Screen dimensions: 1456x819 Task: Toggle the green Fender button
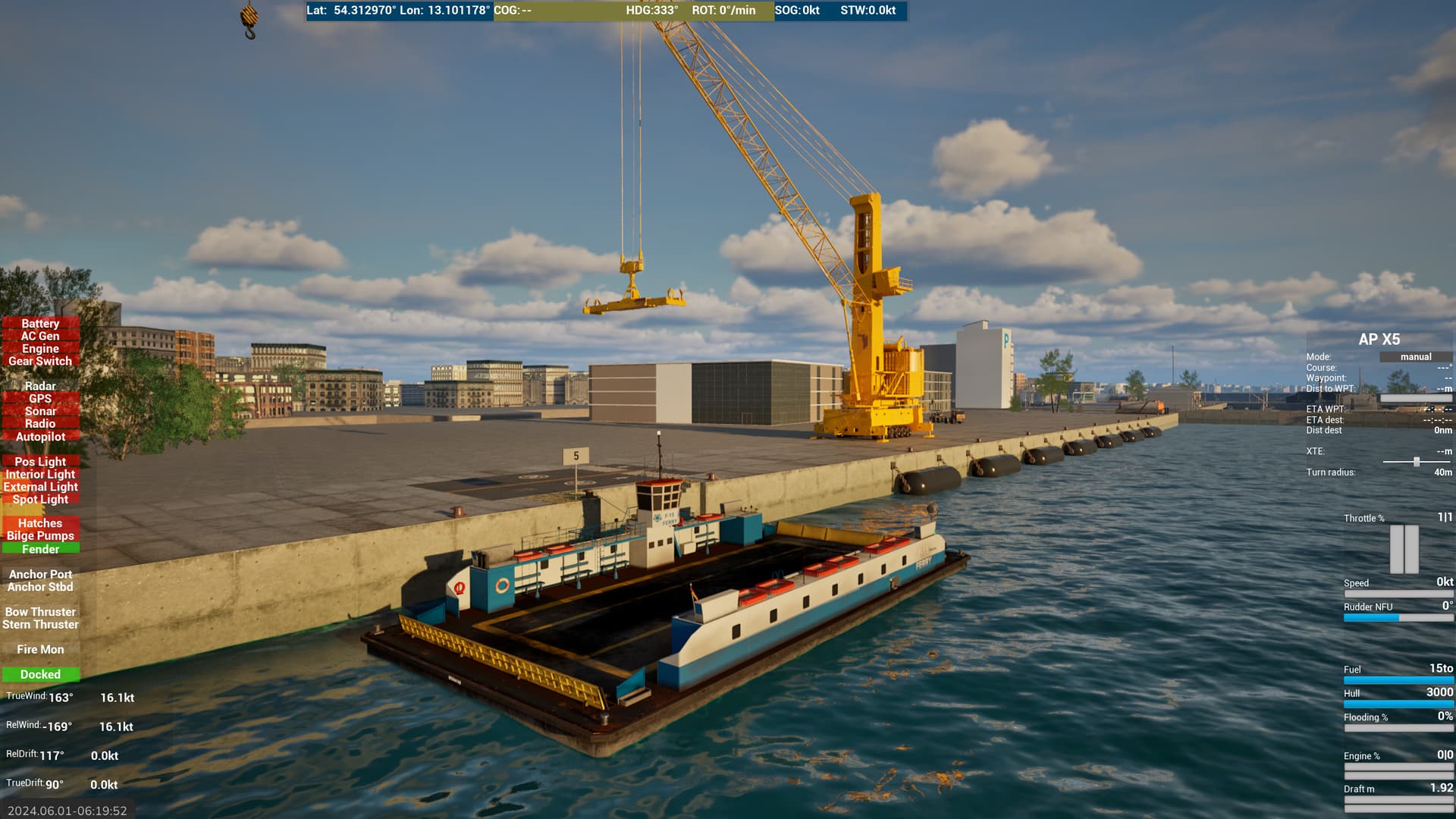[x=40, y=549]
